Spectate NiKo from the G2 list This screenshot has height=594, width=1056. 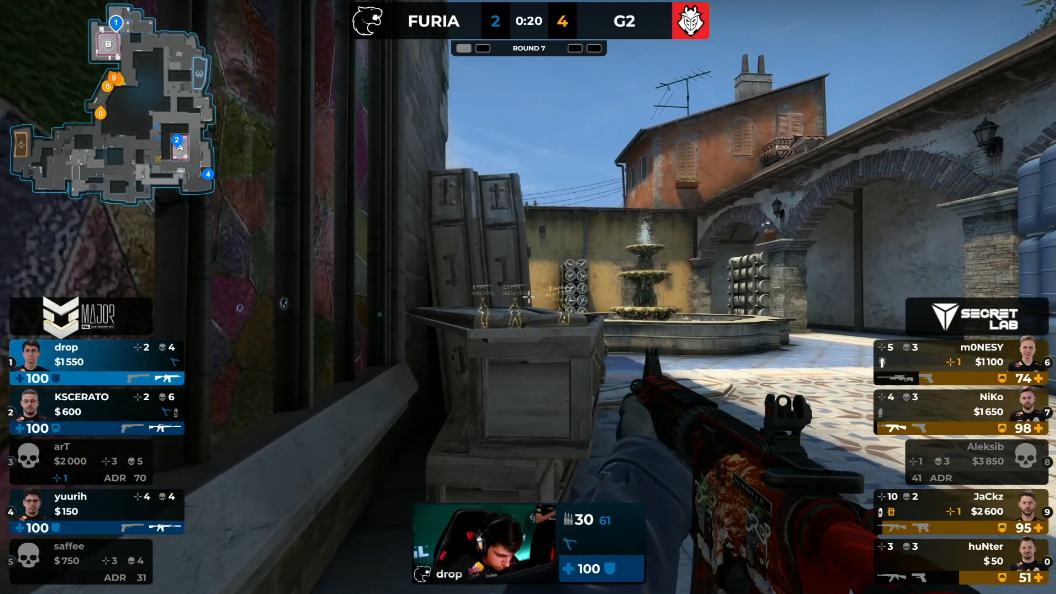pyautogui.click(x=960, y=412)
